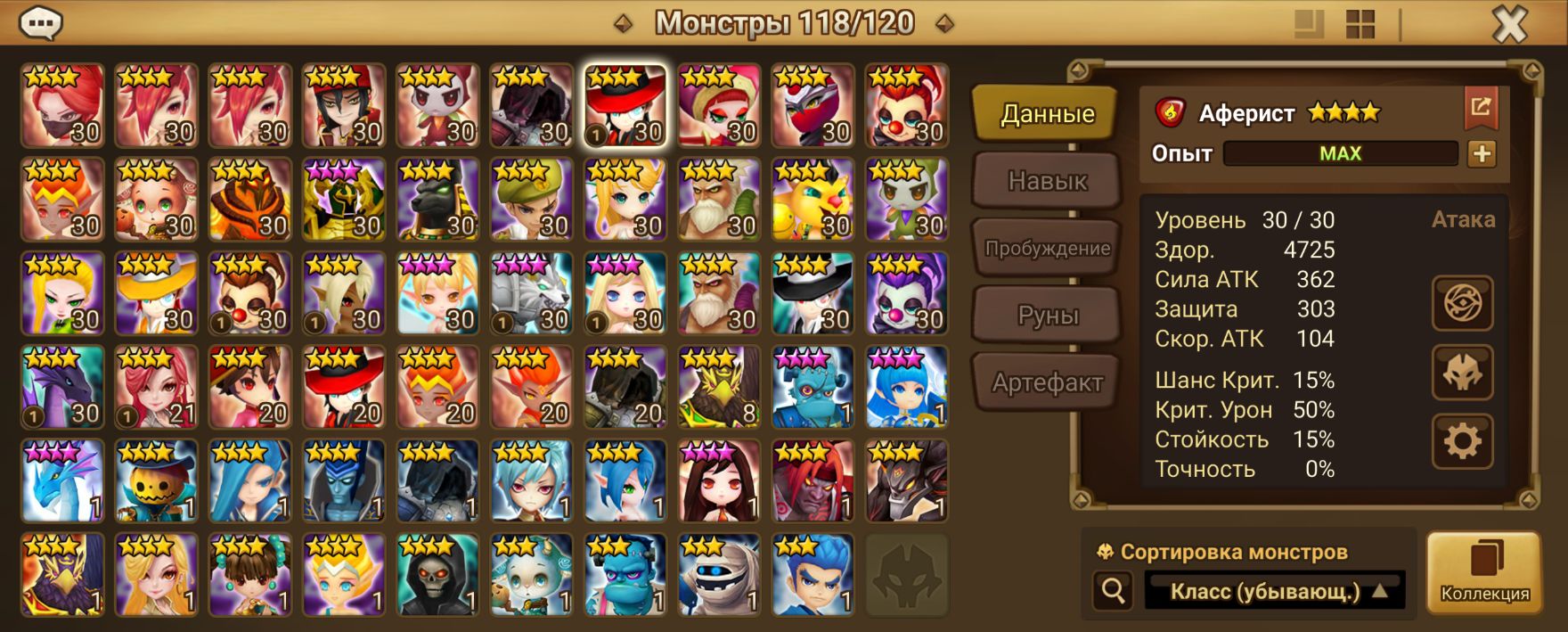Select the pumpkin-head monster

coord(156,481)
